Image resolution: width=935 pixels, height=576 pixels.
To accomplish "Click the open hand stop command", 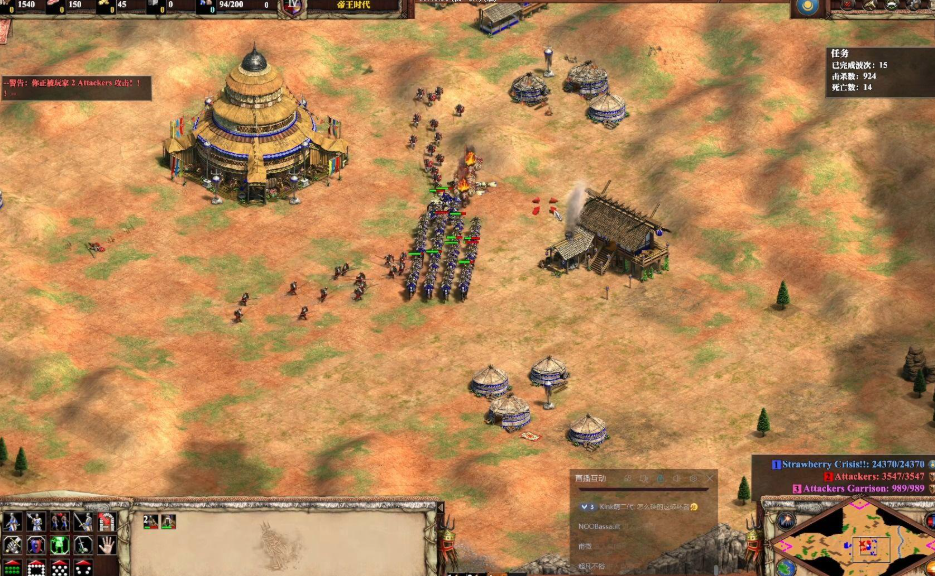I will (x=107, y=545).
